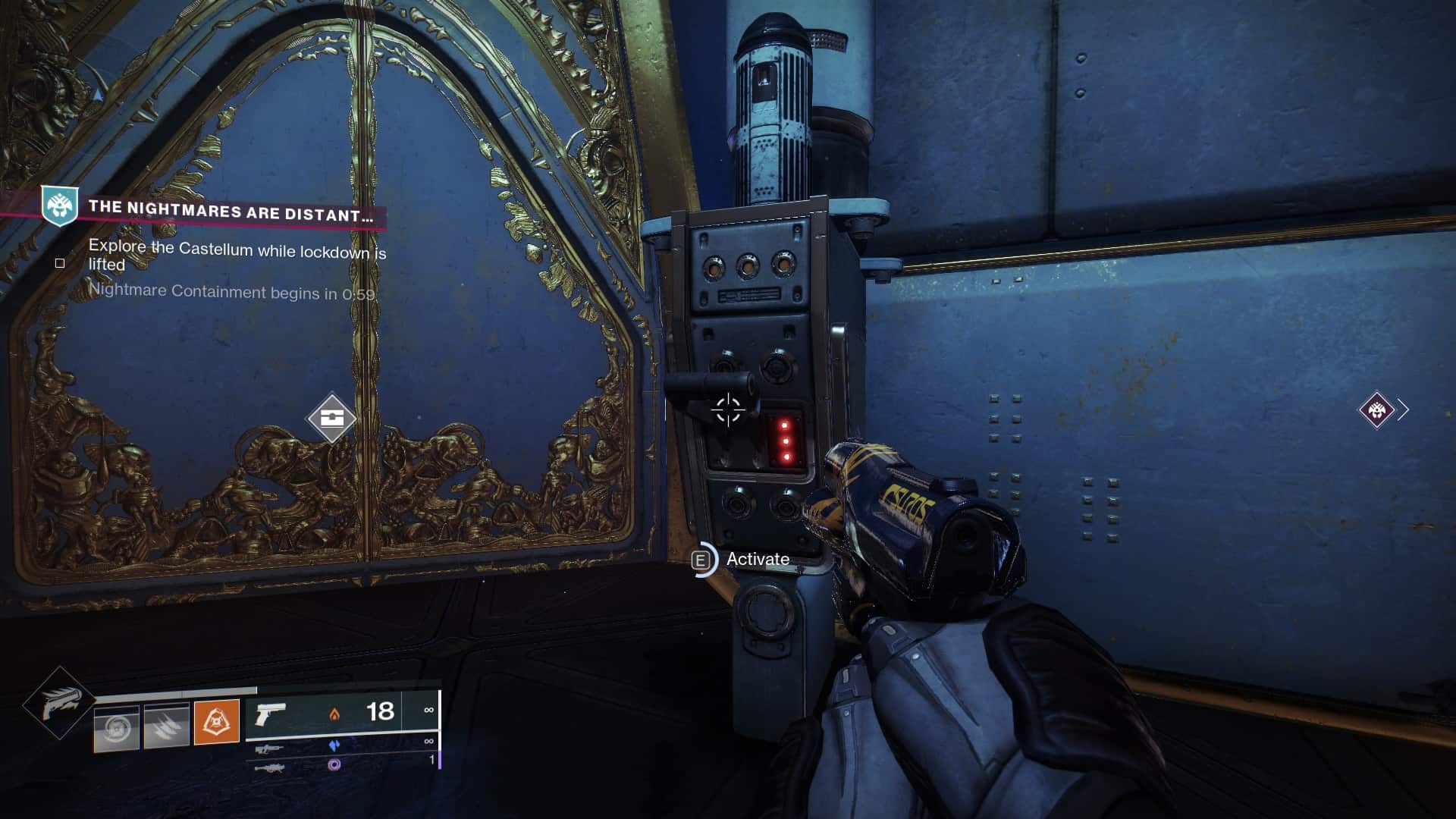Viewport: 1456px width, 819px height.
Task: Click the off-screen objective marker with arrow
Action: click(x=1377, y=410)
